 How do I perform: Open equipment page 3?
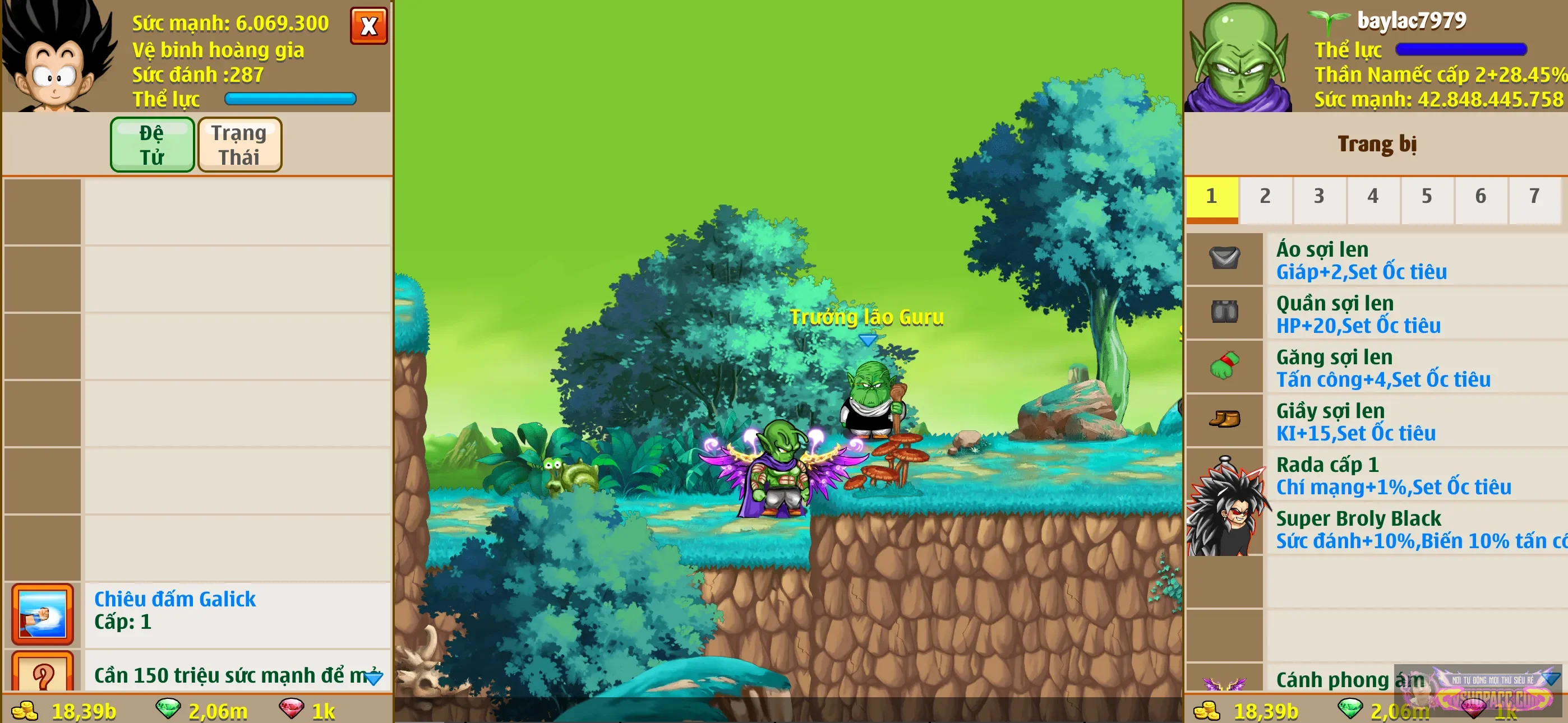1318,197
